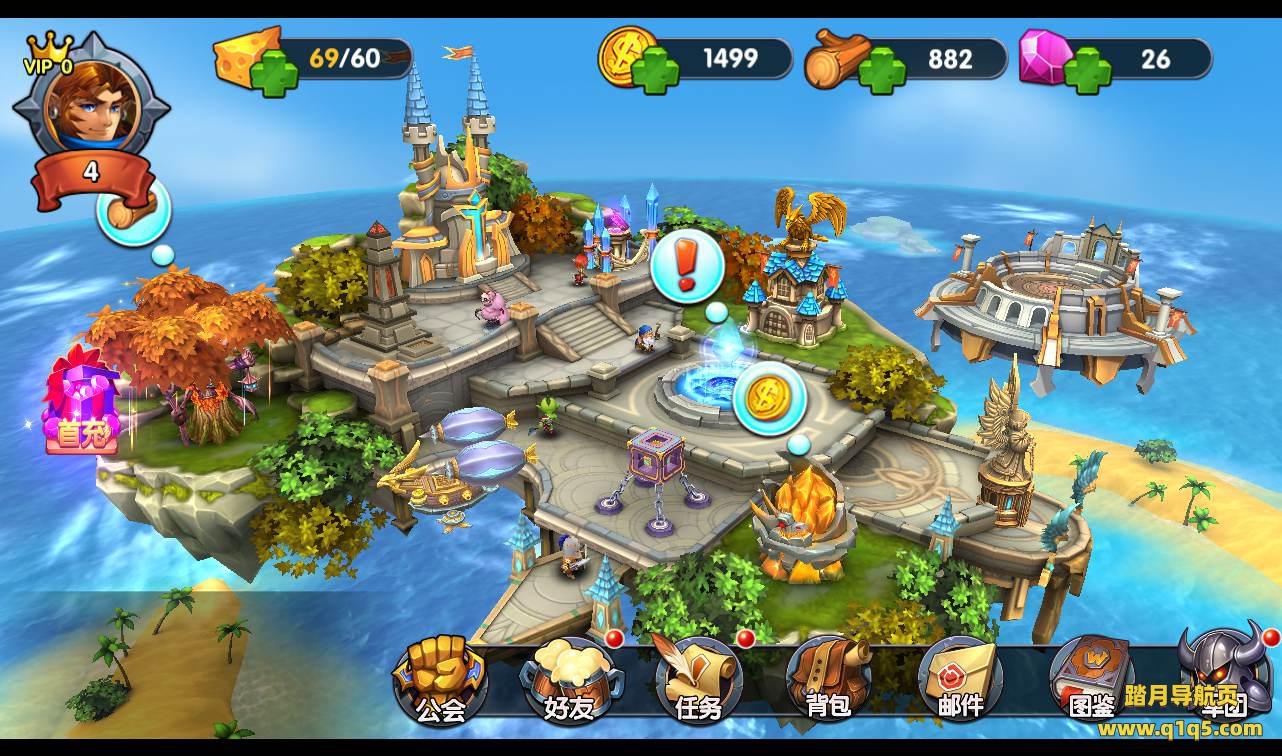Open the player avatar profile
The height and width of the screenshot is (756, 1282).
[90, 101]
